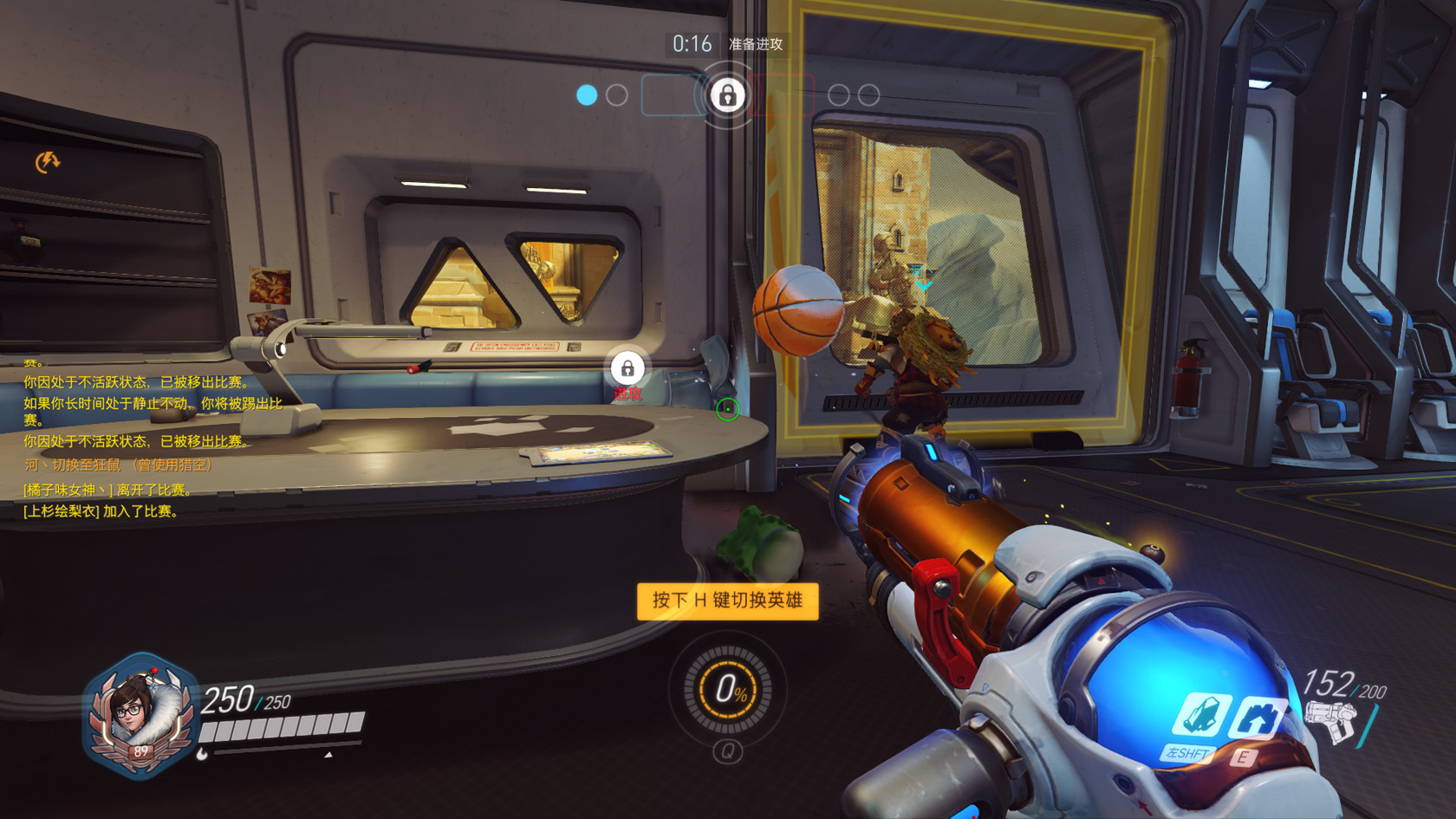Select the red 进攻 objective waypoint marker
The image size is (1456, 819).
(627, 370)
